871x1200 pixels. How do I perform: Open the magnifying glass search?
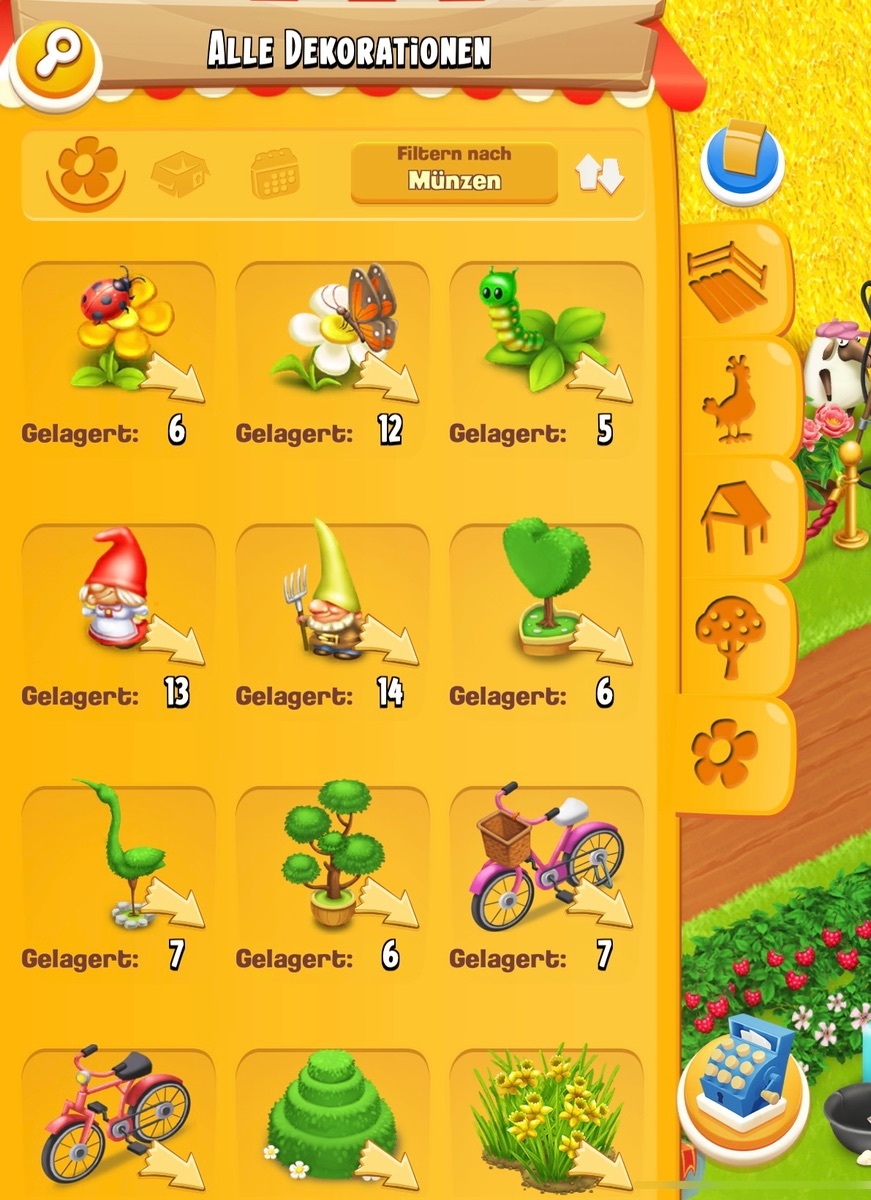(54, 63)
